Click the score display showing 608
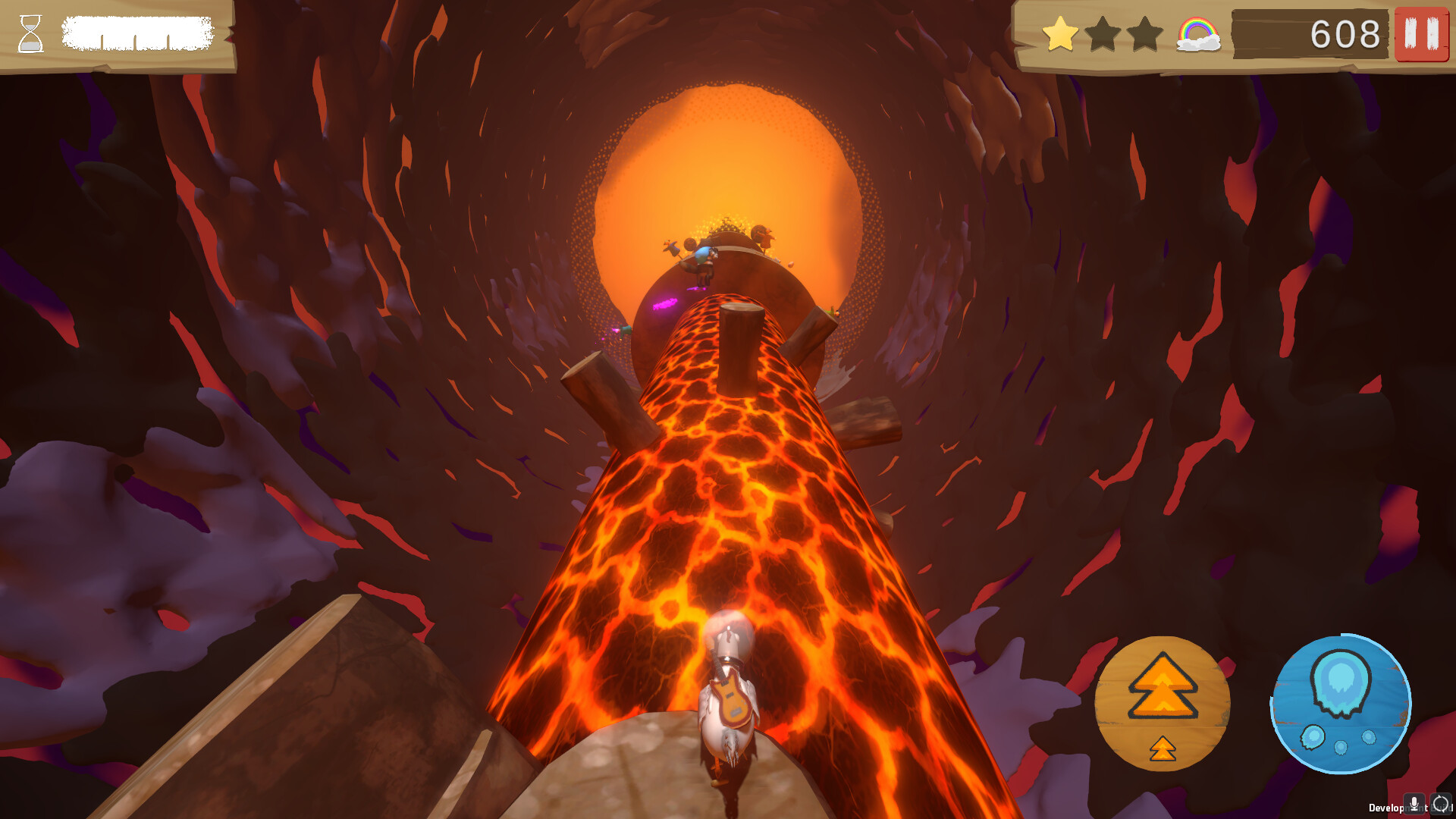Viewport: 1456px width, 819px height. pos(1345,33)
